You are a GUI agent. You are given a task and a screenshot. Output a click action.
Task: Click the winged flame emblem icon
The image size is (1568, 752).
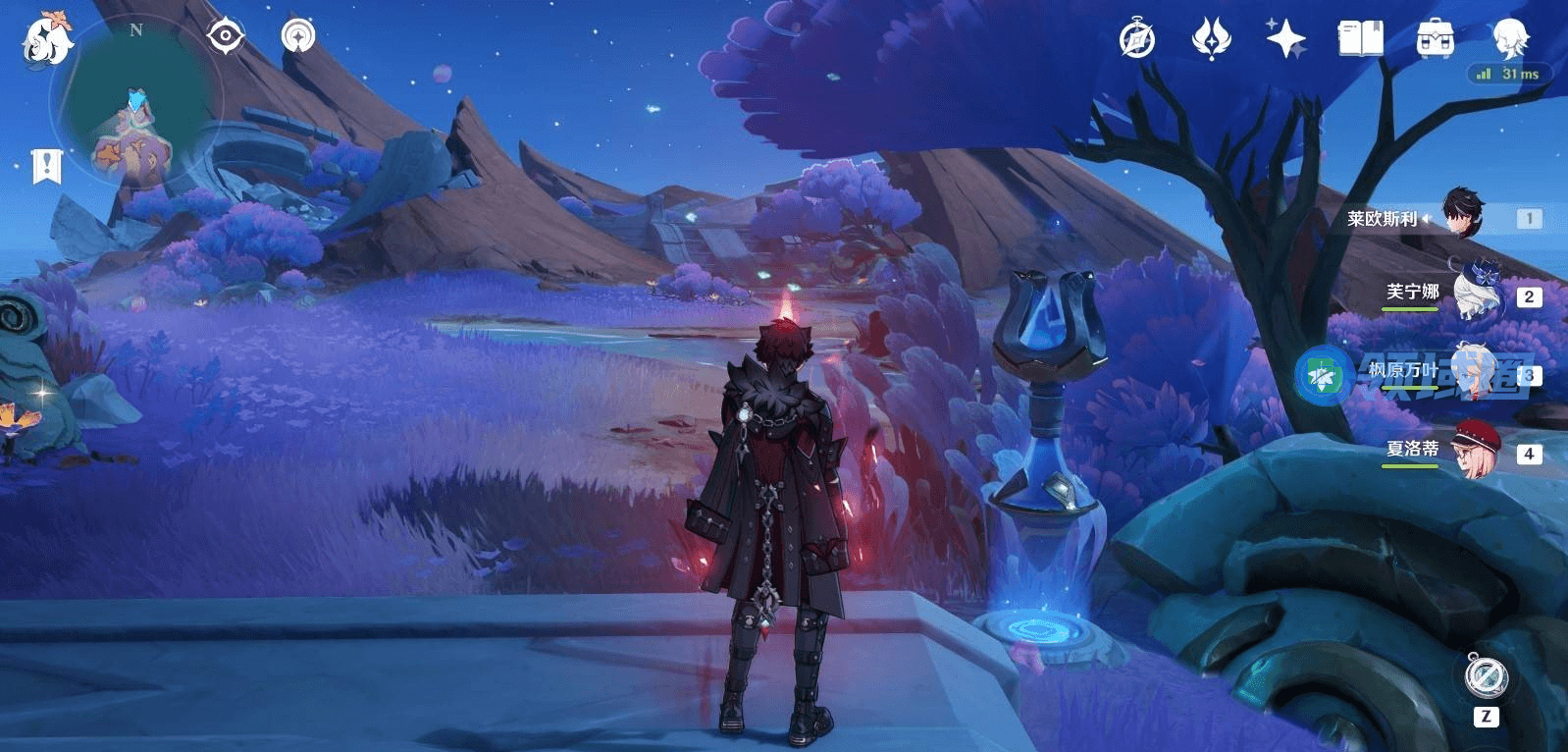tap(1211, 39)
